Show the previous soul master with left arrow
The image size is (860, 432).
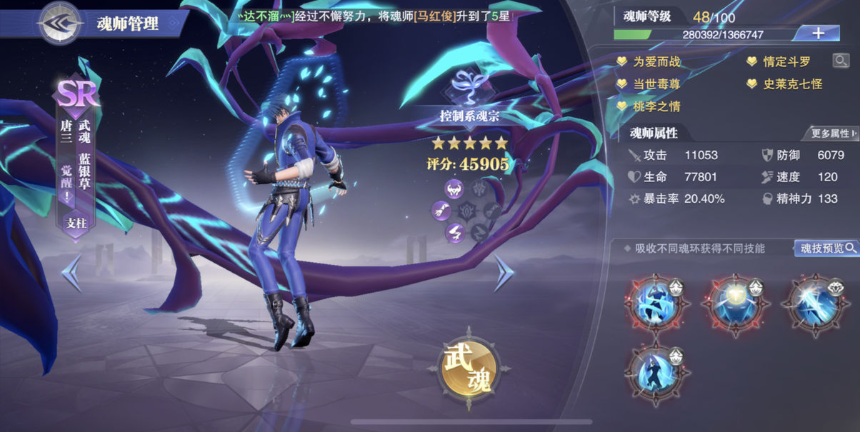[72, 272]
